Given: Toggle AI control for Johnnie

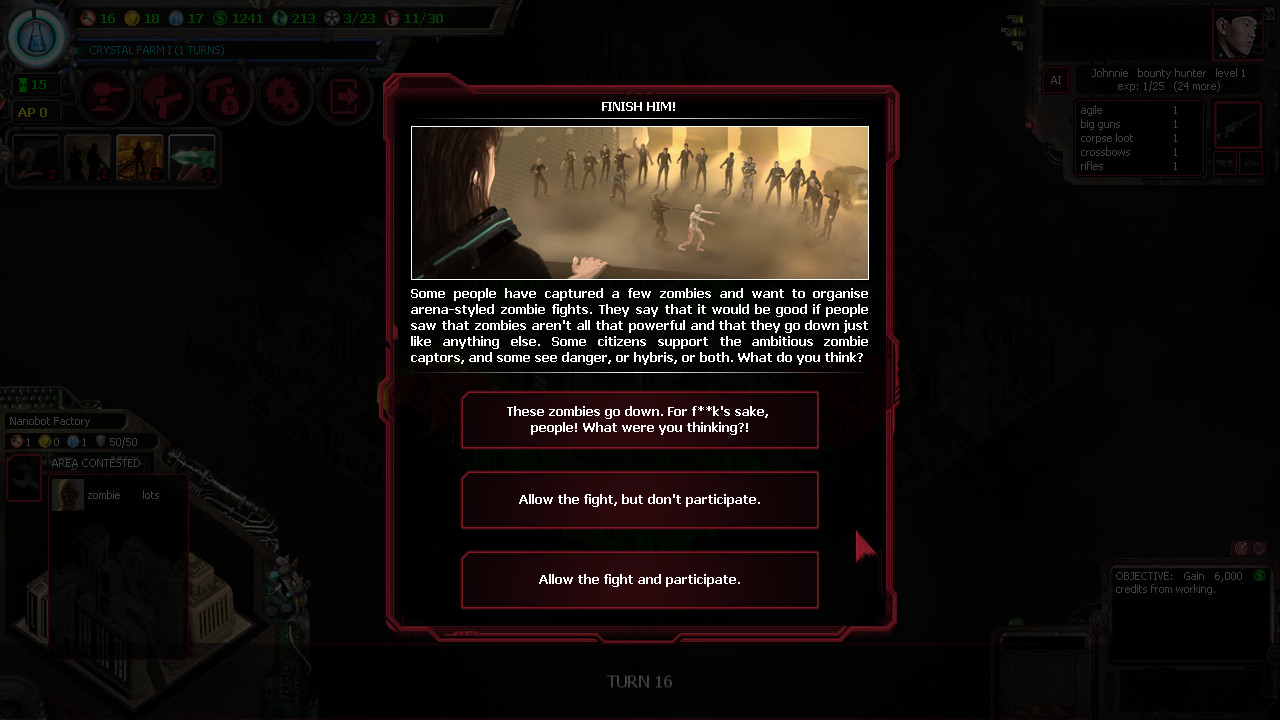Looking at the screenshot, I should pos(1056,80).
